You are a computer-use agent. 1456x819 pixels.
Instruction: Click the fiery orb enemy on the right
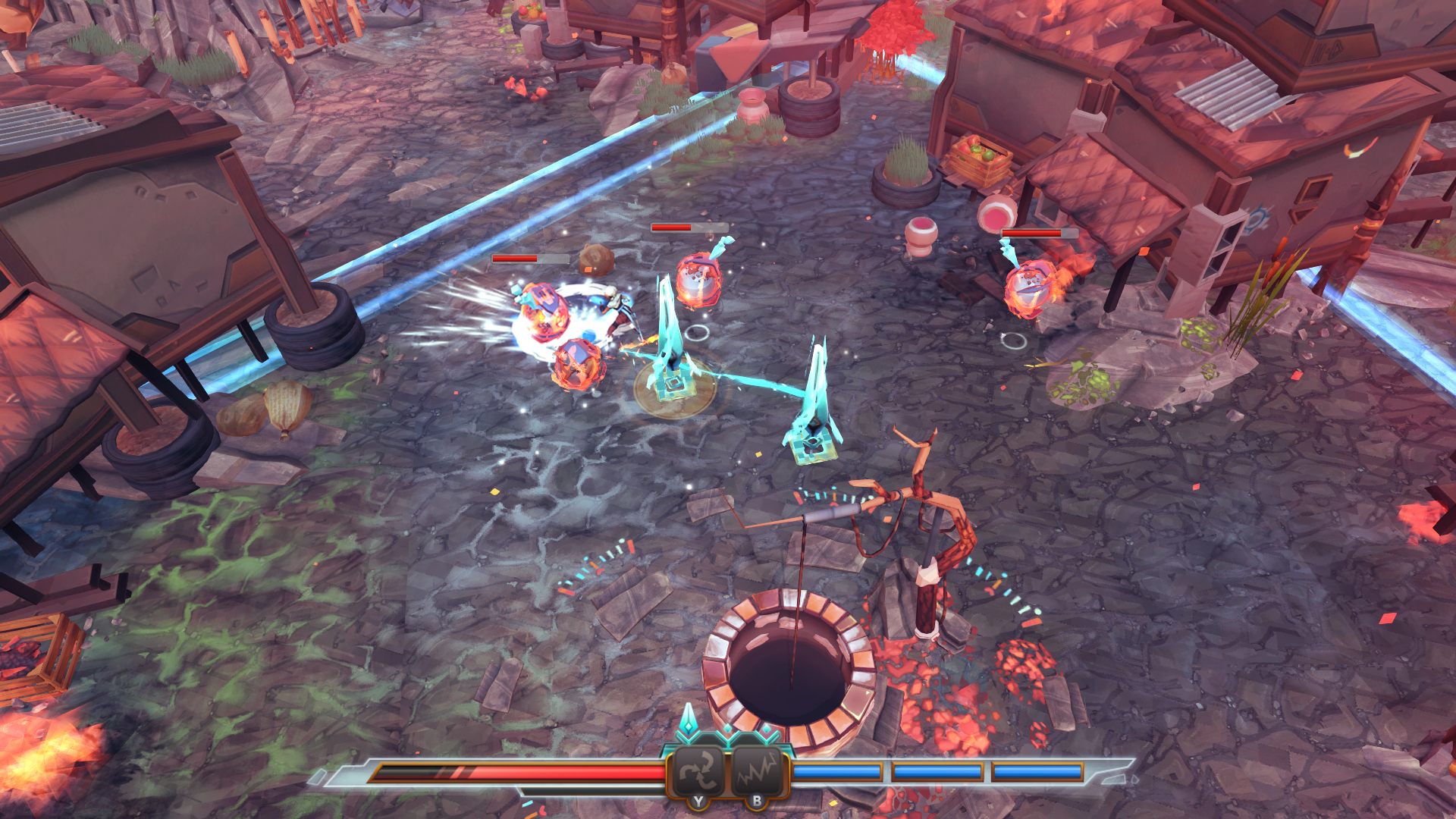(x=1029, y=287)
